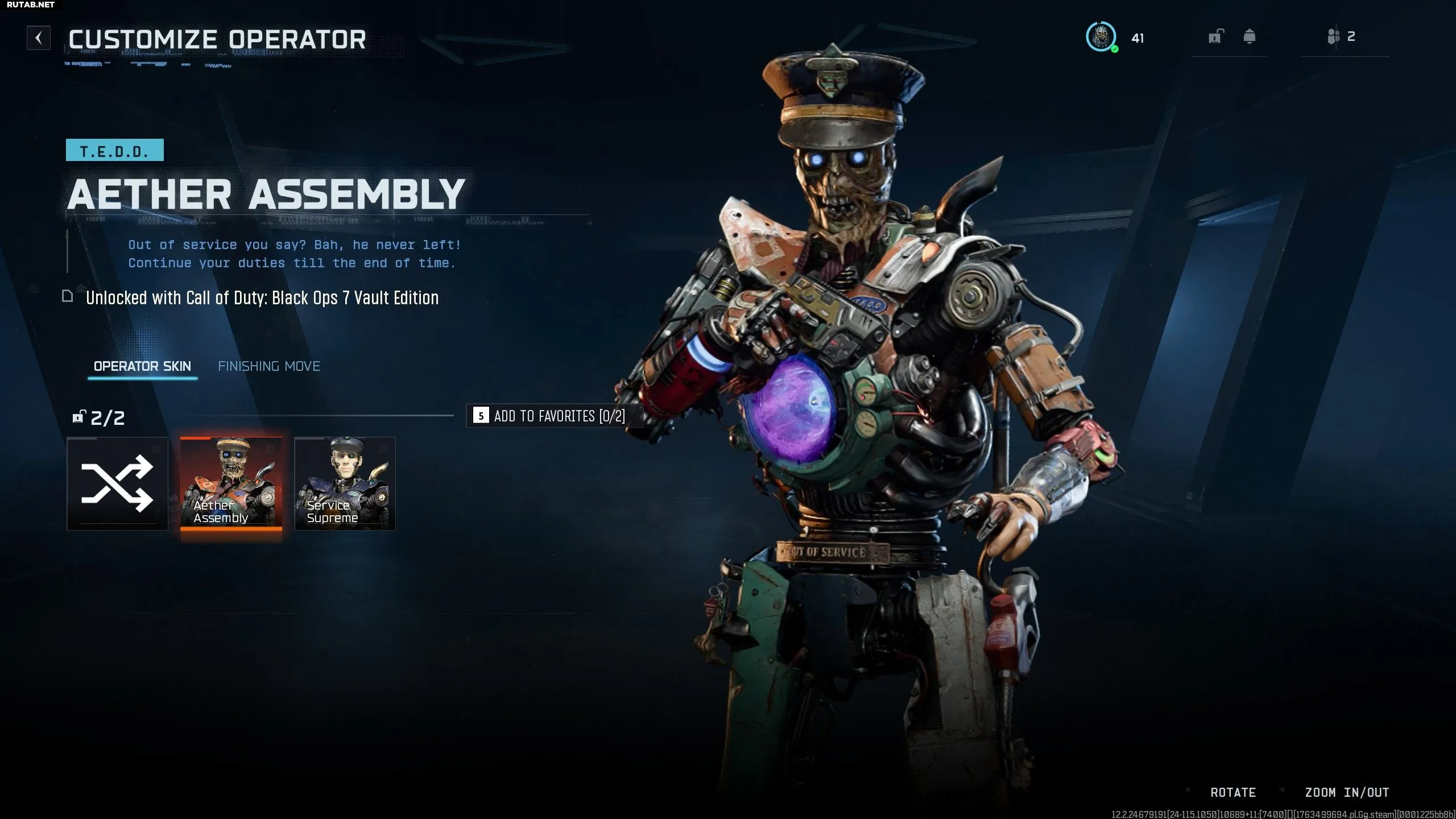
Task: Pick the Service Supreme operator skin
Action: pos(345,483)
